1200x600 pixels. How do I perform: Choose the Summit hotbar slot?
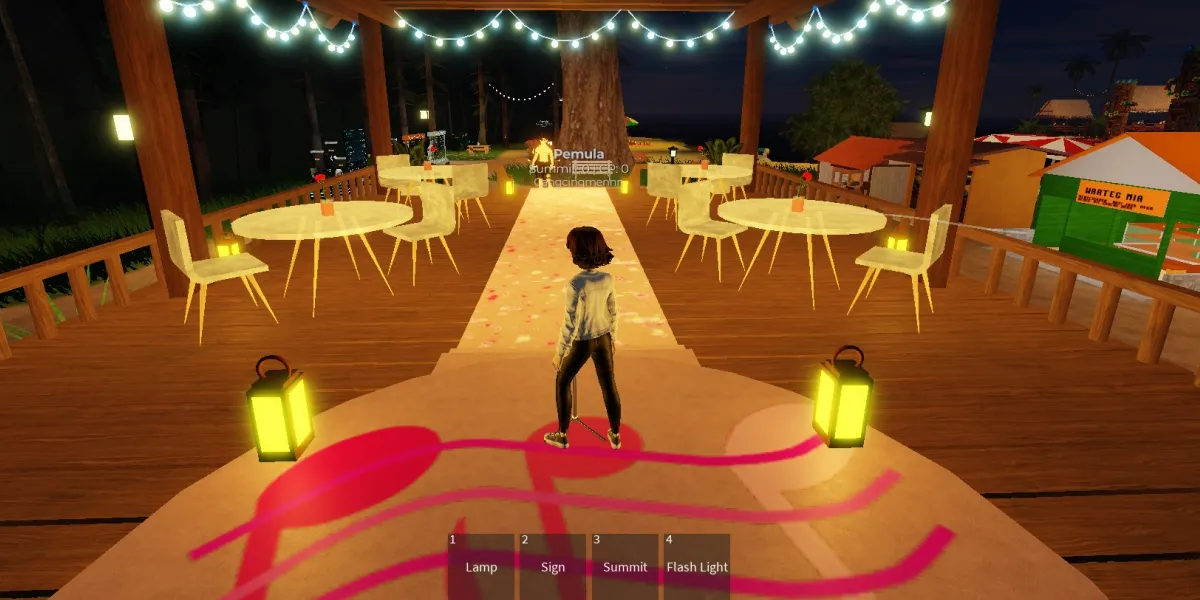pos(625,566)
